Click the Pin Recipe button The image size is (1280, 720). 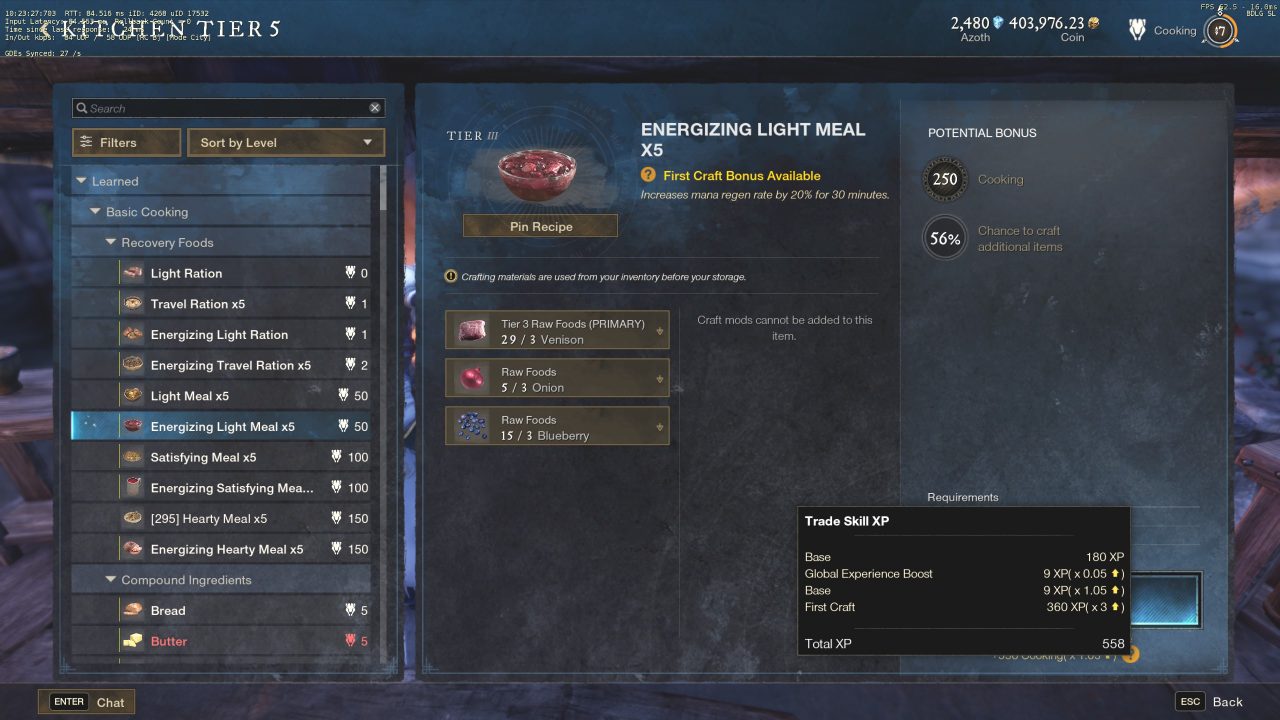tap(539, 226)
